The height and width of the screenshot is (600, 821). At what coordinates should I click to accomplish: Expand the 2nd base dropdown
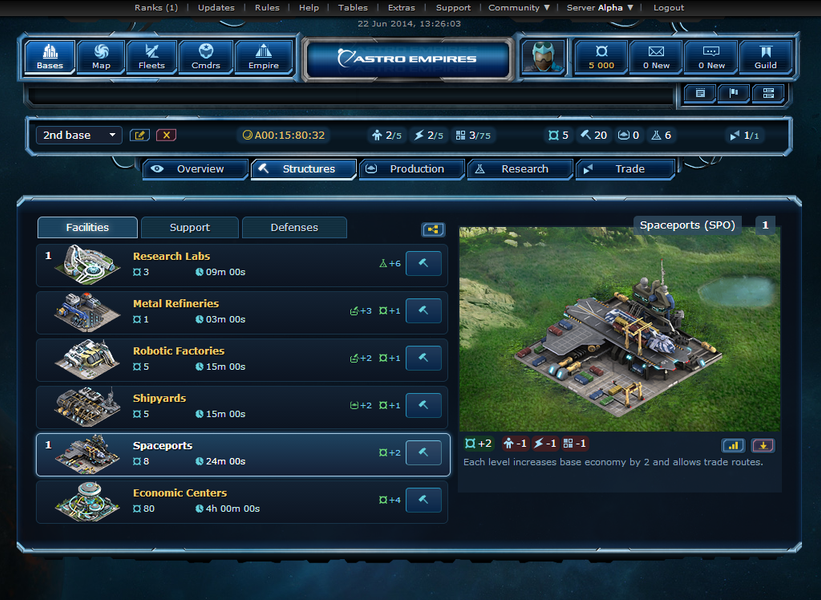point(79,135)
